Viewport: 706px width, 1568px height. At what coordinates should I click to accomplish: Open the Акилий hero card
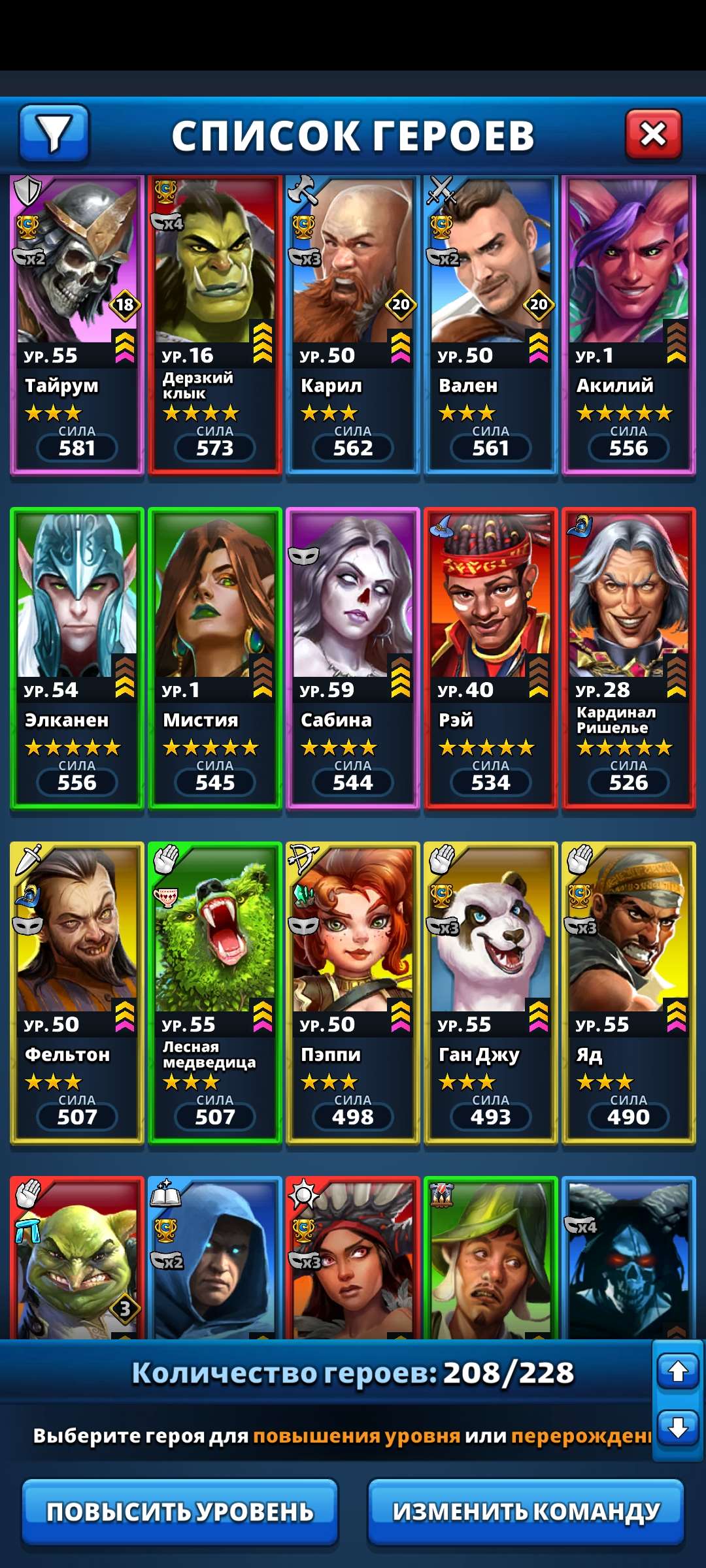pyautogui.click(x=629, y=324)
